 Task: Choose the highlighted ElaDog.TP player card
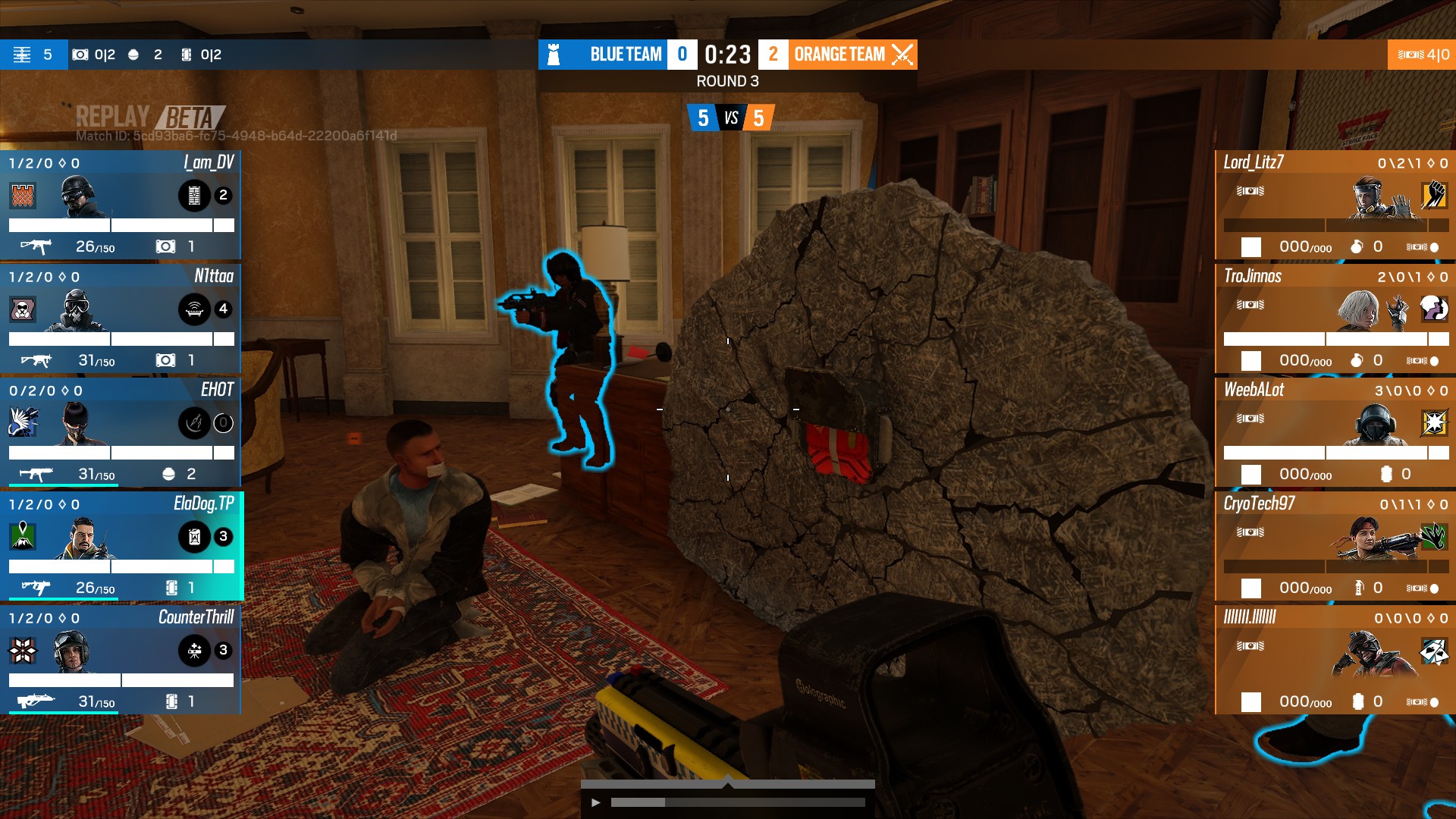tap(121, 546)
